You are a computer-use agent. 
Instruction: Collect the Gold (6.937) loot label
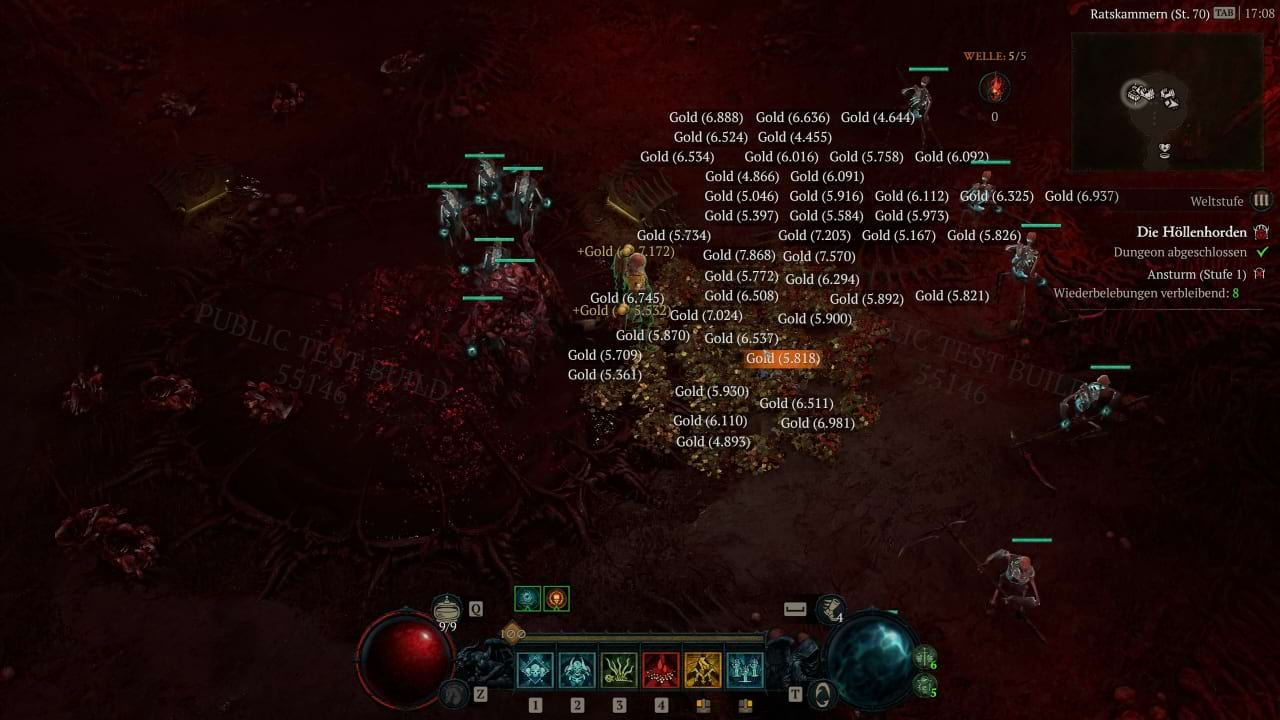tap(1081, 196)
